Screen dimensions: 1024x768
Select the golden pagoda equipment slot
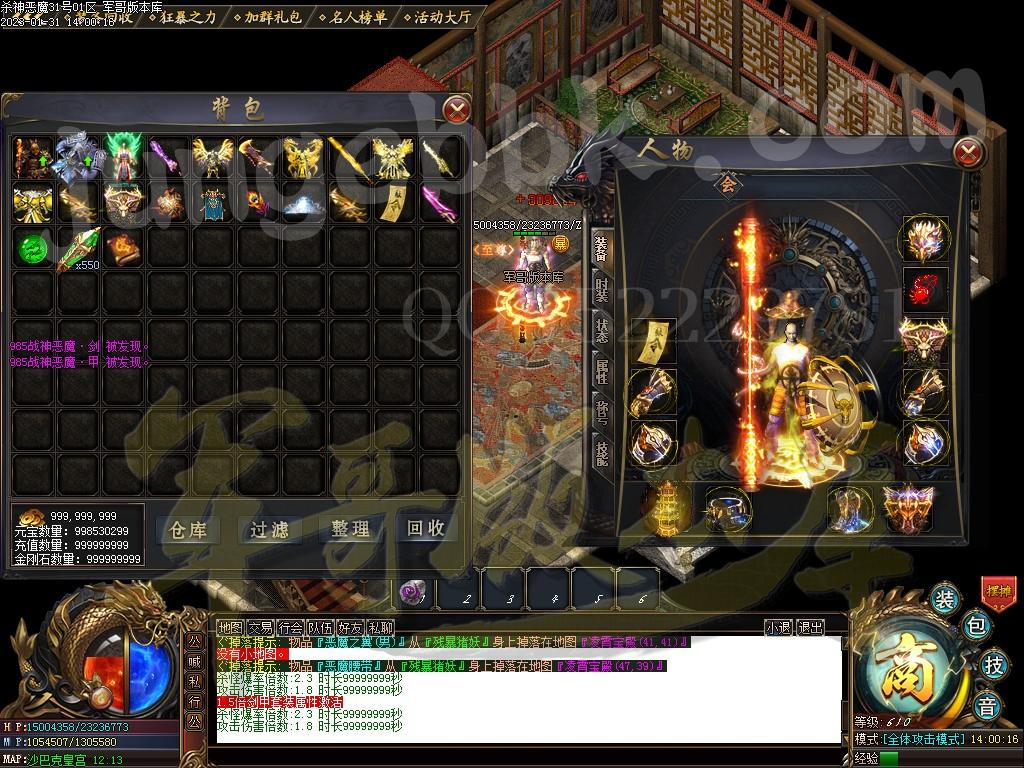(658, 507)
